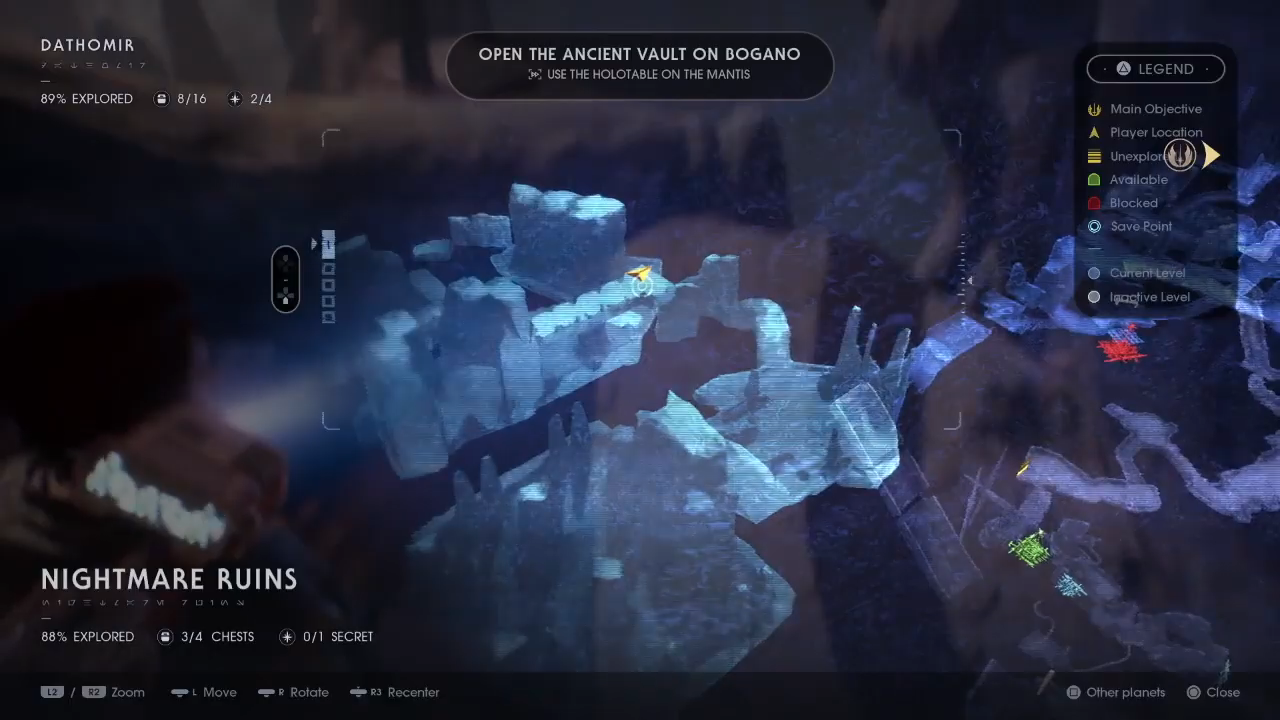This screenshot has height=720, width=1280.
Task: Click the Close button in the bottom bar
Action: 1221,692
